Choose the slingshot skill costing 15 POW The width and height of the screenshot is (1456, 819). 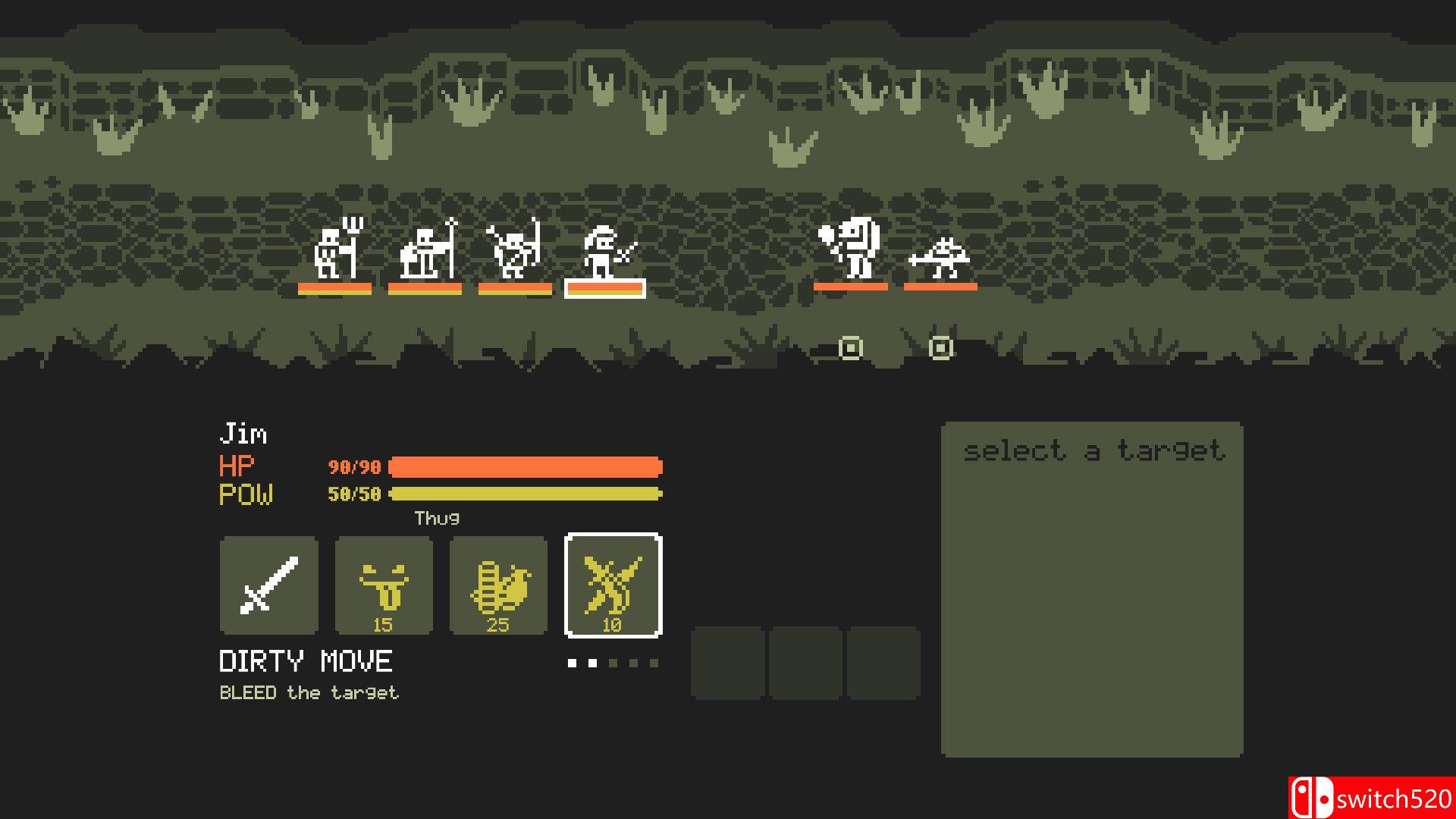click(383, 586)
